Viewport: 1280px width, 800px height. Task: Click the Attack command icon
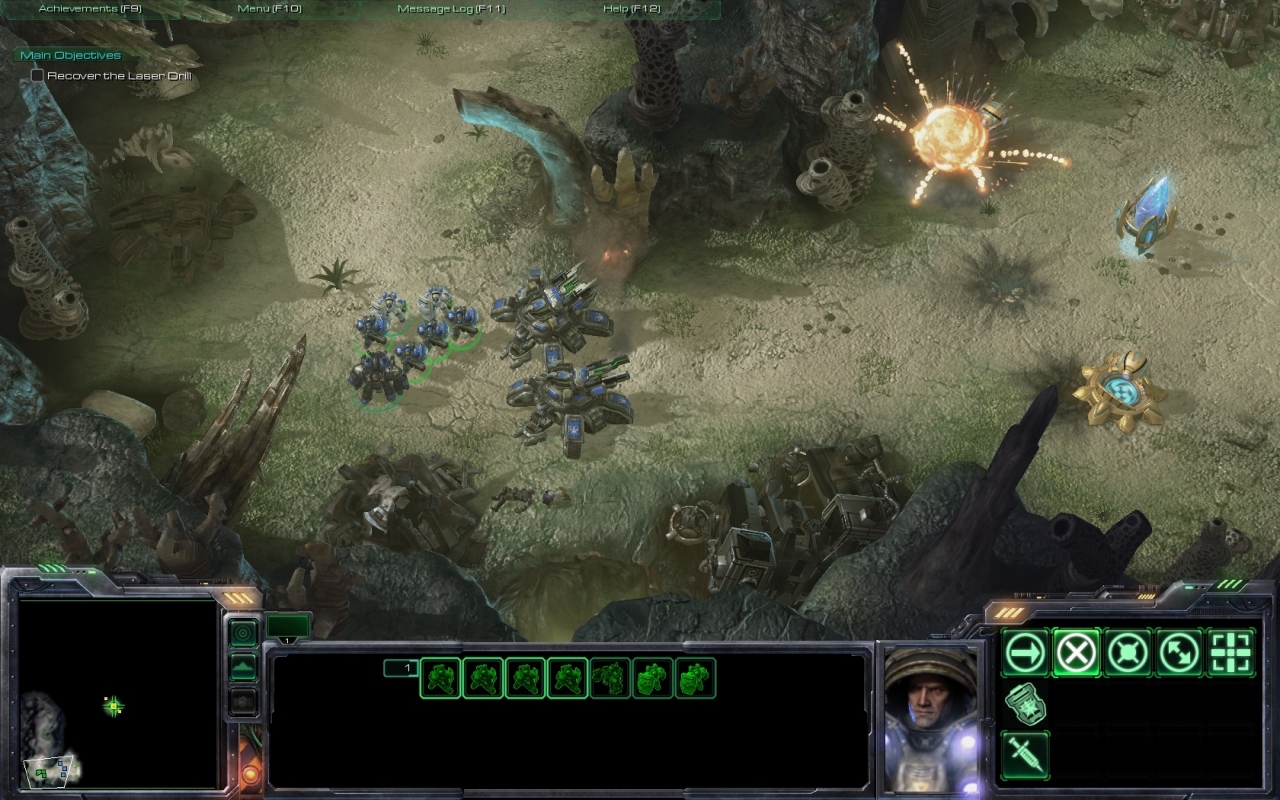(x=1231, y=653)
